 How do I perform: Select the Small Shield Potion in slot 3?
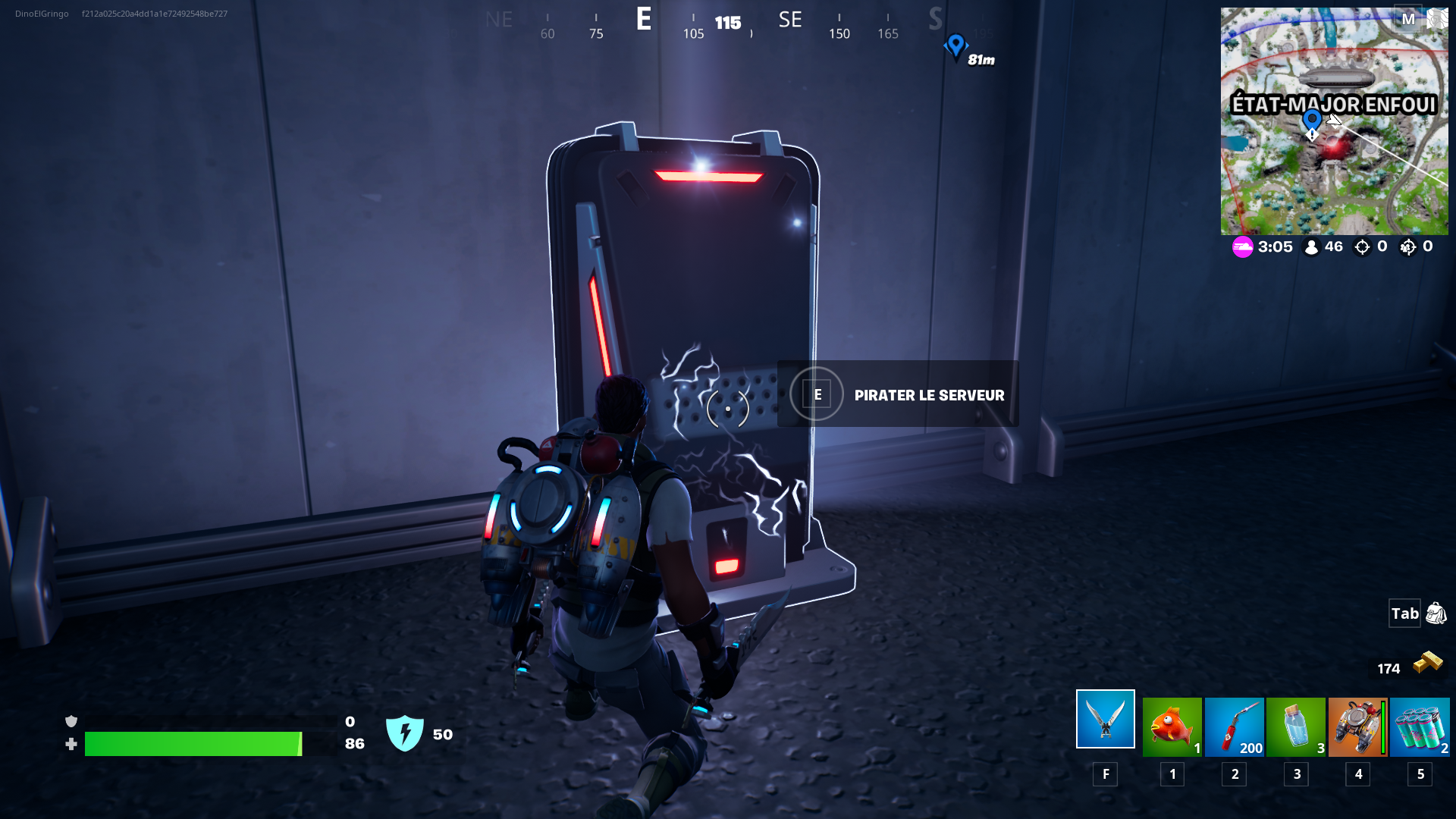(x=1296, y=726)
